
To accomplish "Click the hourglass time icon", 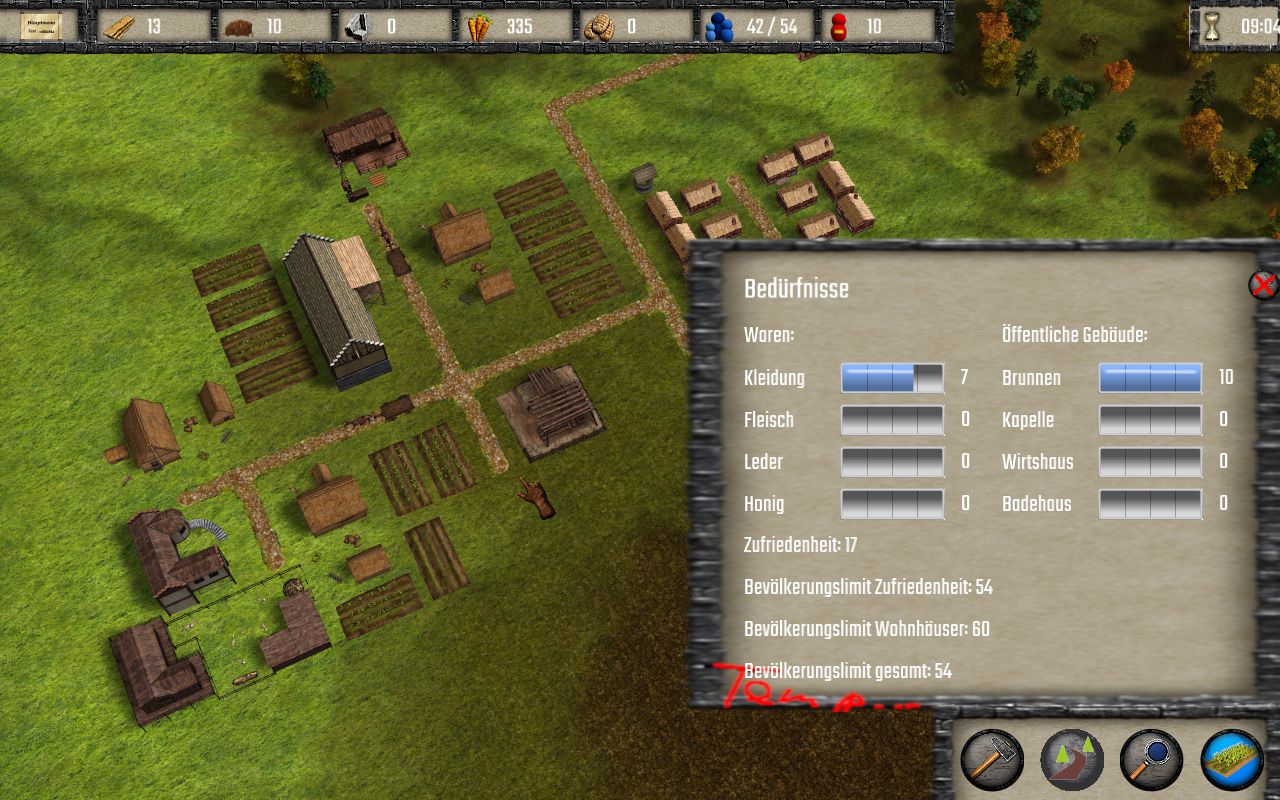I will click(1212, 27).
